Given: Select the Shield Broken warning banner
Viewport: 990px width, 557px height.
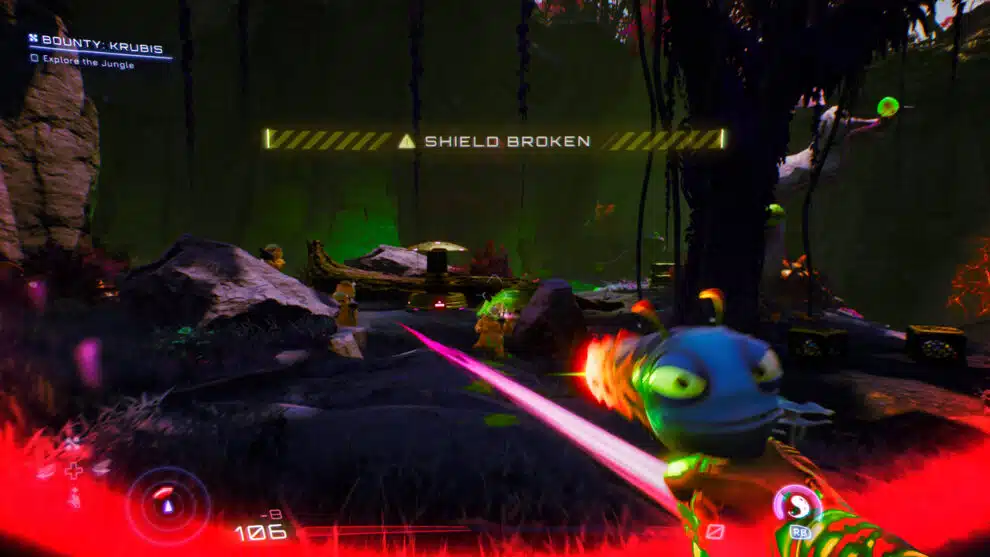Looking at the screenshot, I should [495, 140].
